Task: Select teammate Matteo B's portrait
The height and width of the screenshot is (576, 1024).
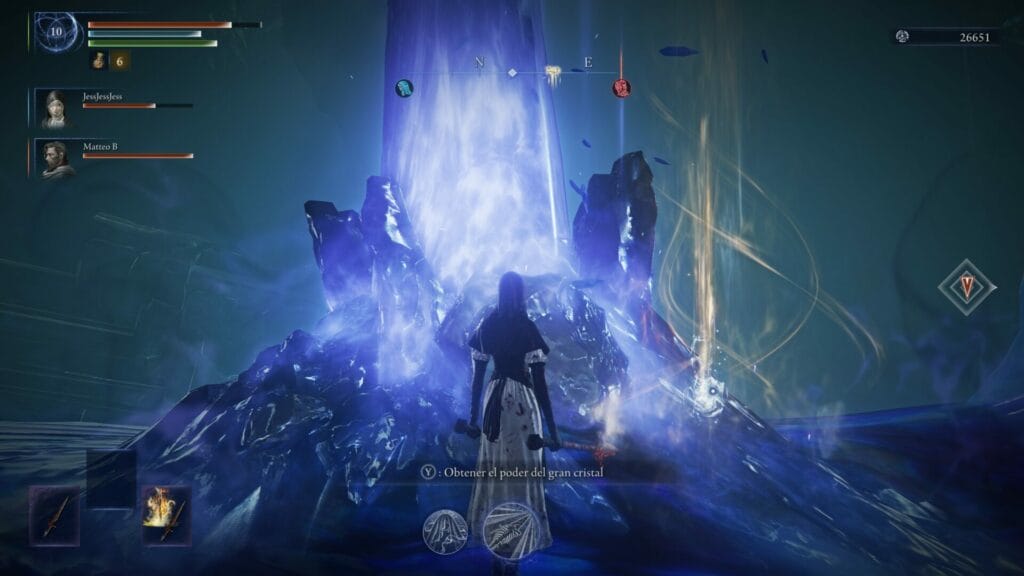Action: pyautogui.click(x=56, y=159)
